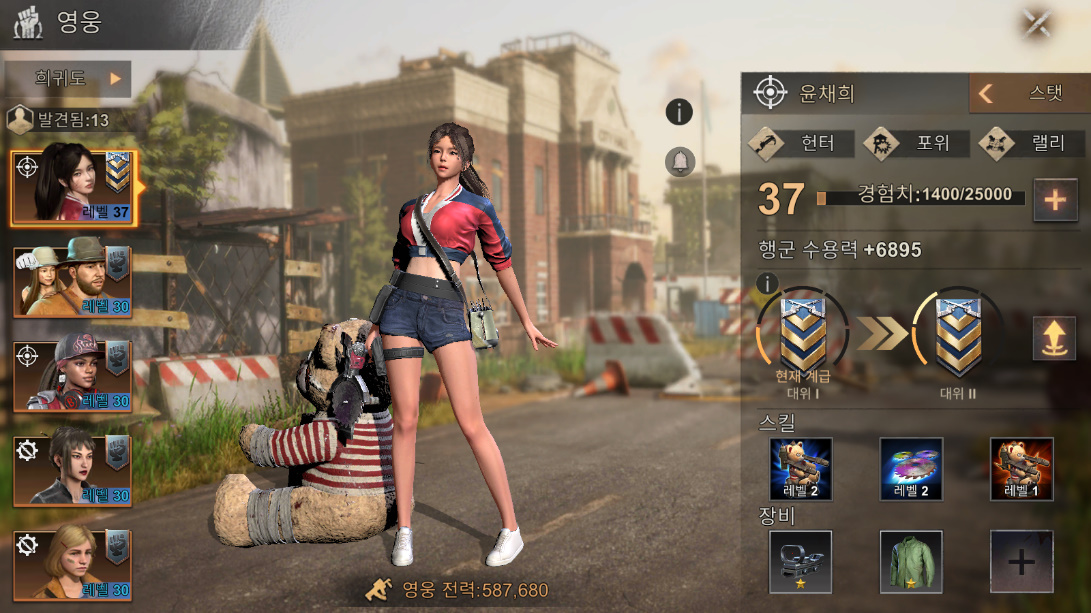Add experience with the plus button

tap(1054, 198)
